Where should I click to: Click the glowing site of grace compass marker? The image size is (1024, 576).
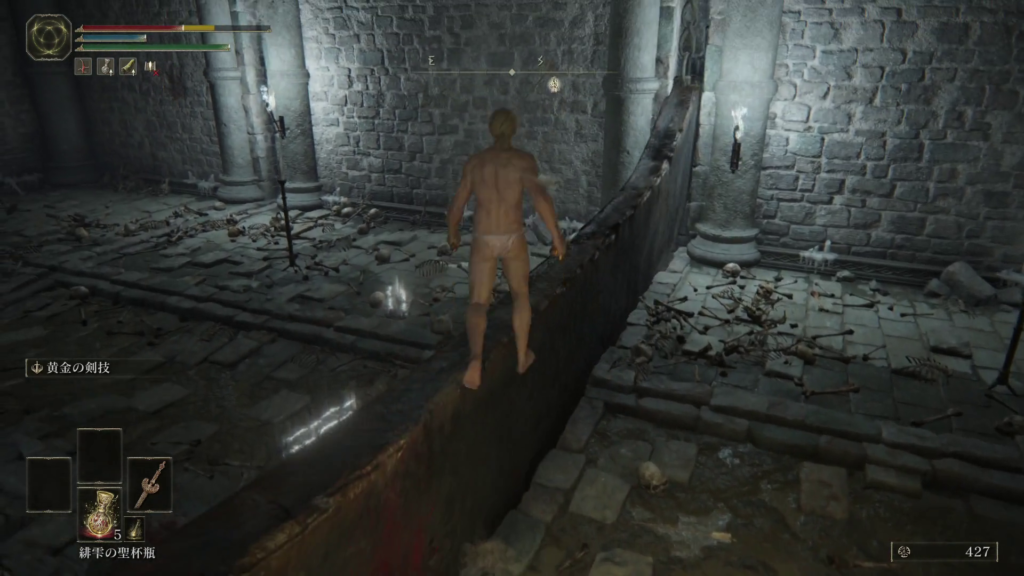coord(553,85)
